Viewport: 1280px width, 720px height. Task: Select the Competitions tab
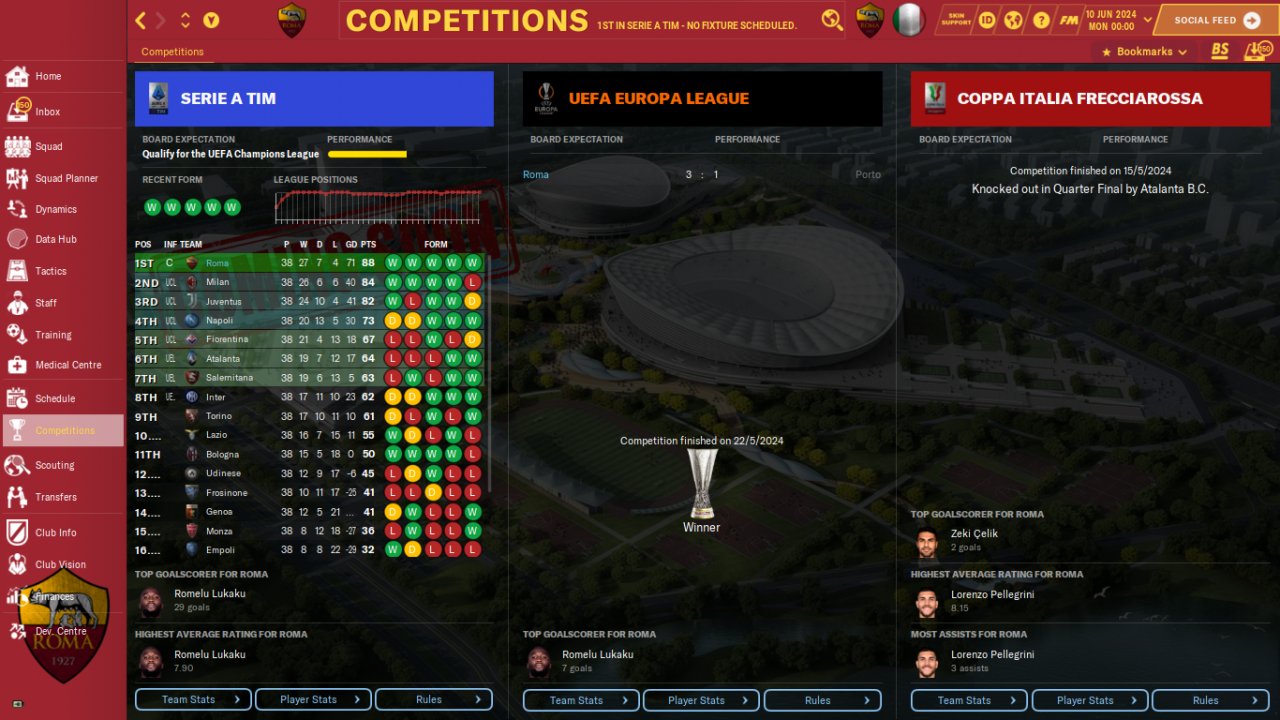(172, 52)
